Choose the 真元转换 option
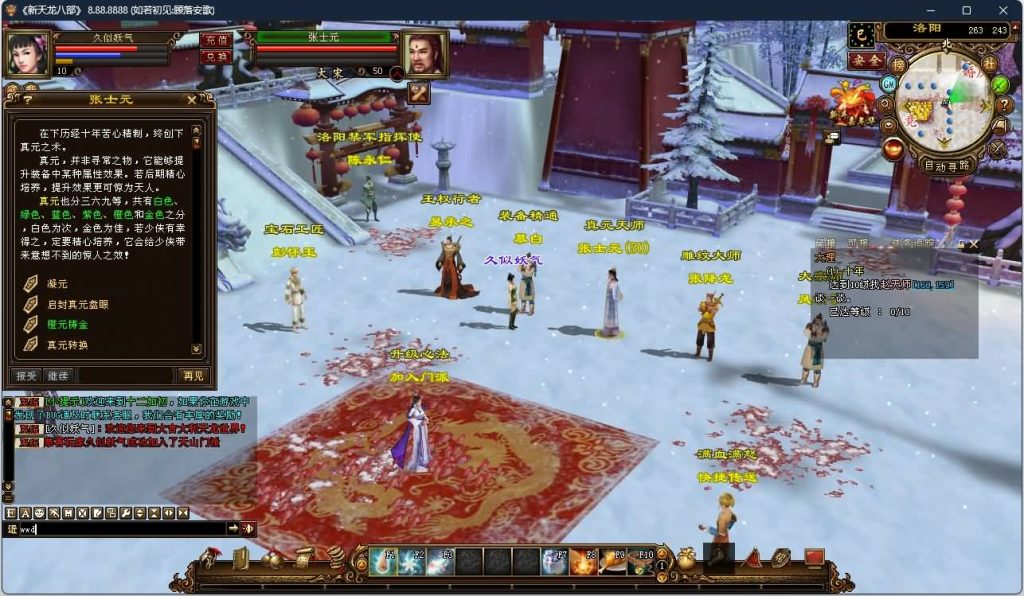 coord(66,345)
